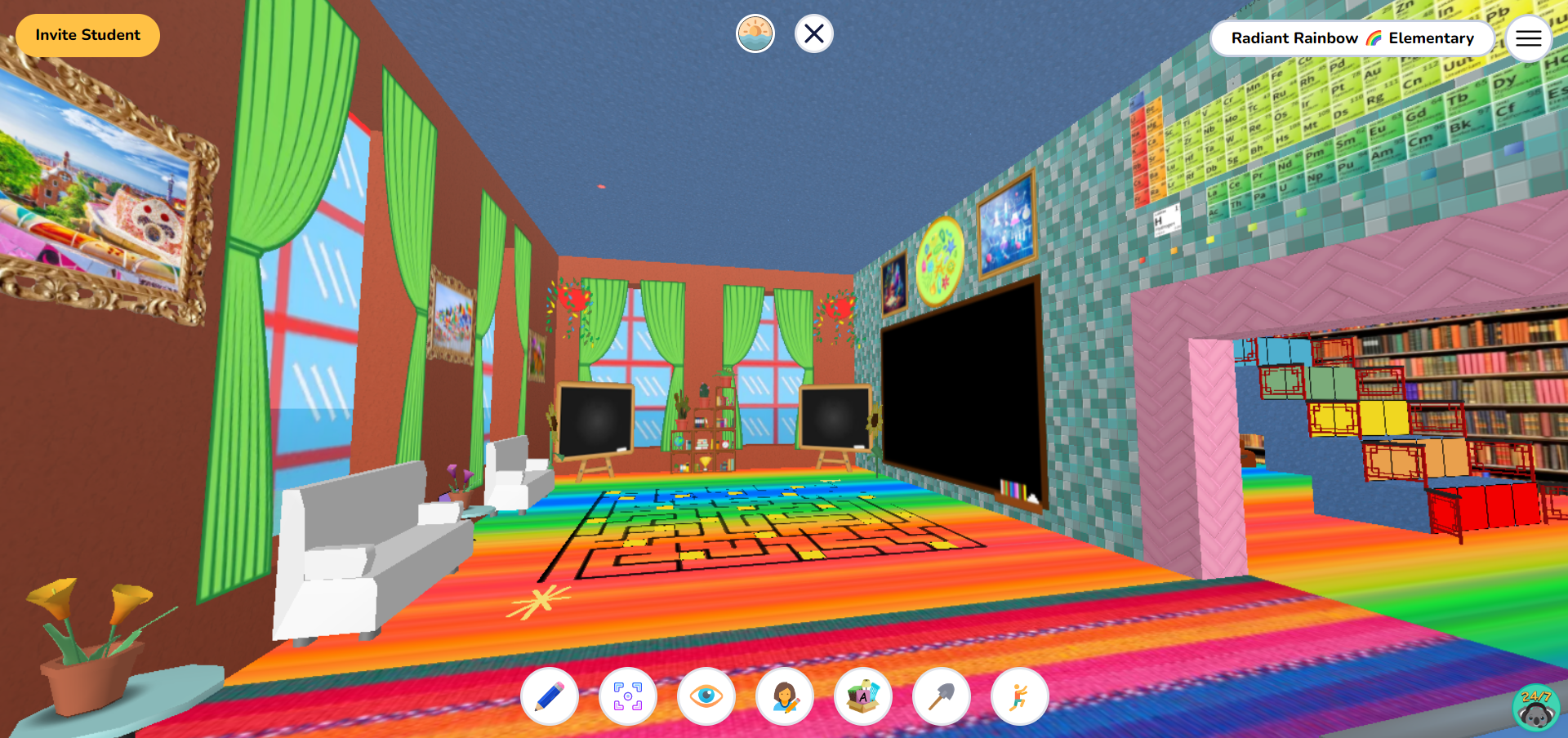Select the pencil editing tool
This screenshot has width=1568, height=738.
[549, 696]
